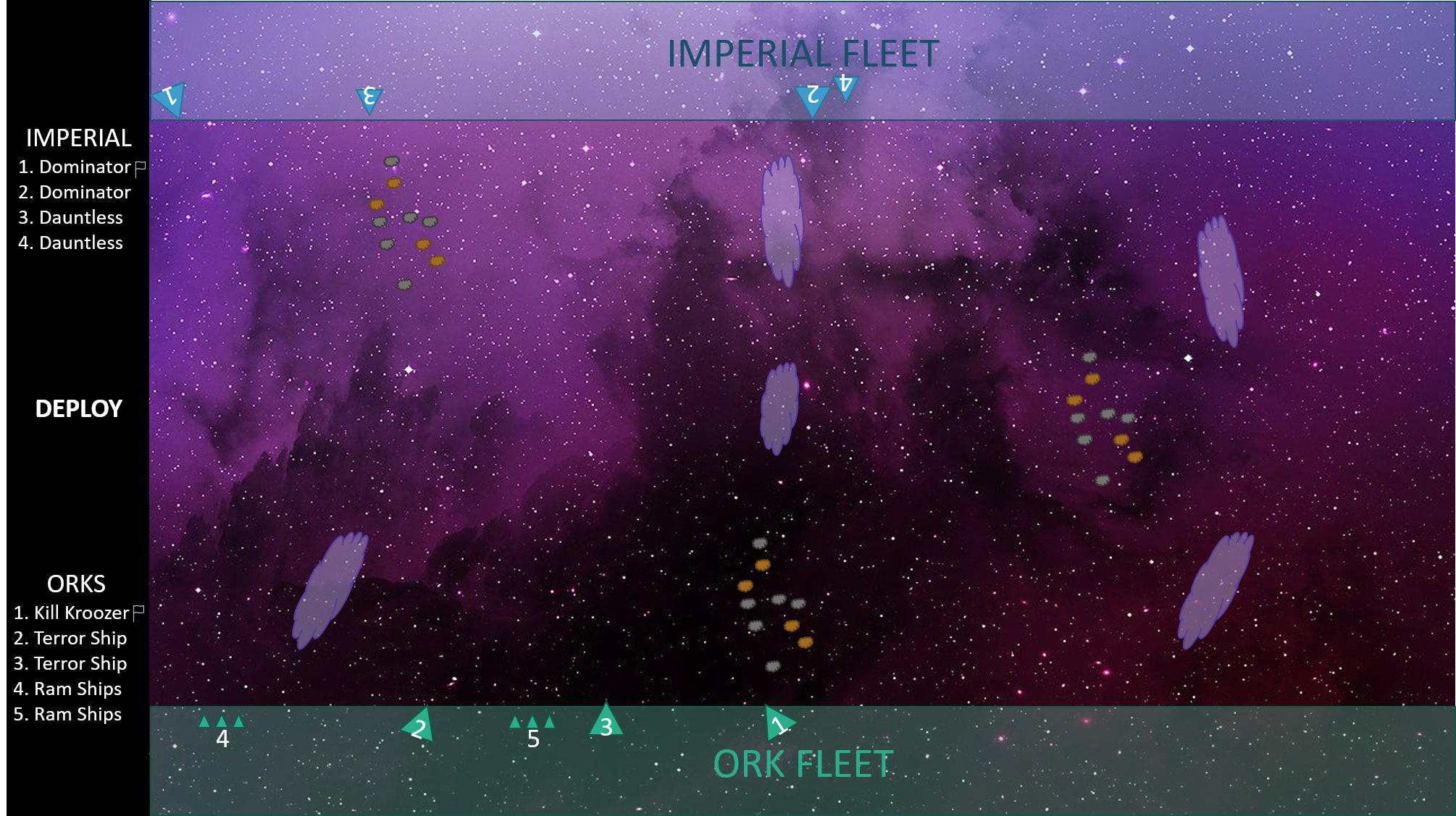
Task: Choose '2. Dominator' in the Imperial list
Action: click(x=74, y=193)
